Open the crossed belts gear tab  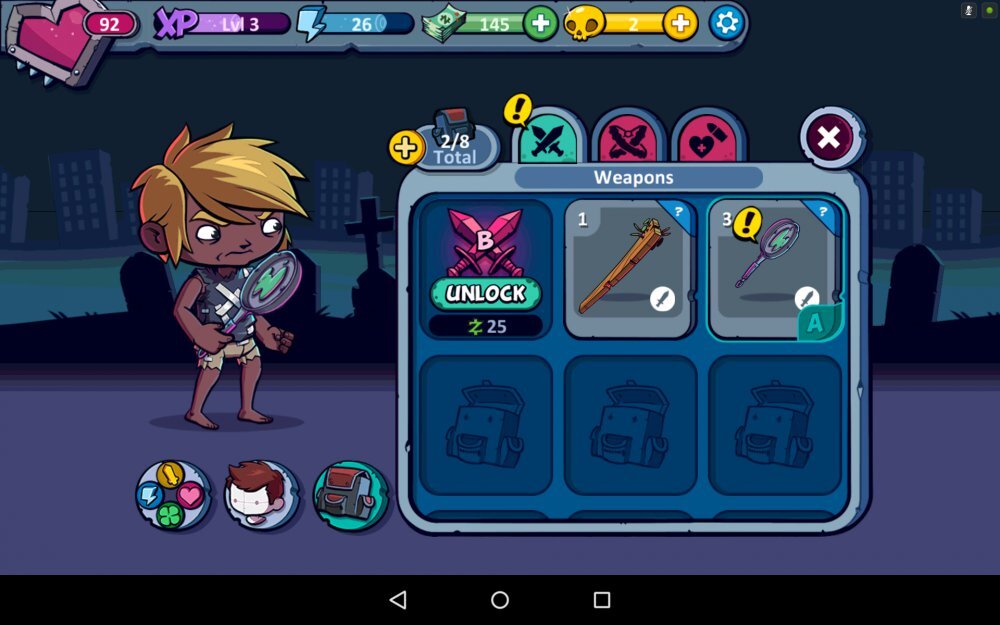tap(628, 141)
